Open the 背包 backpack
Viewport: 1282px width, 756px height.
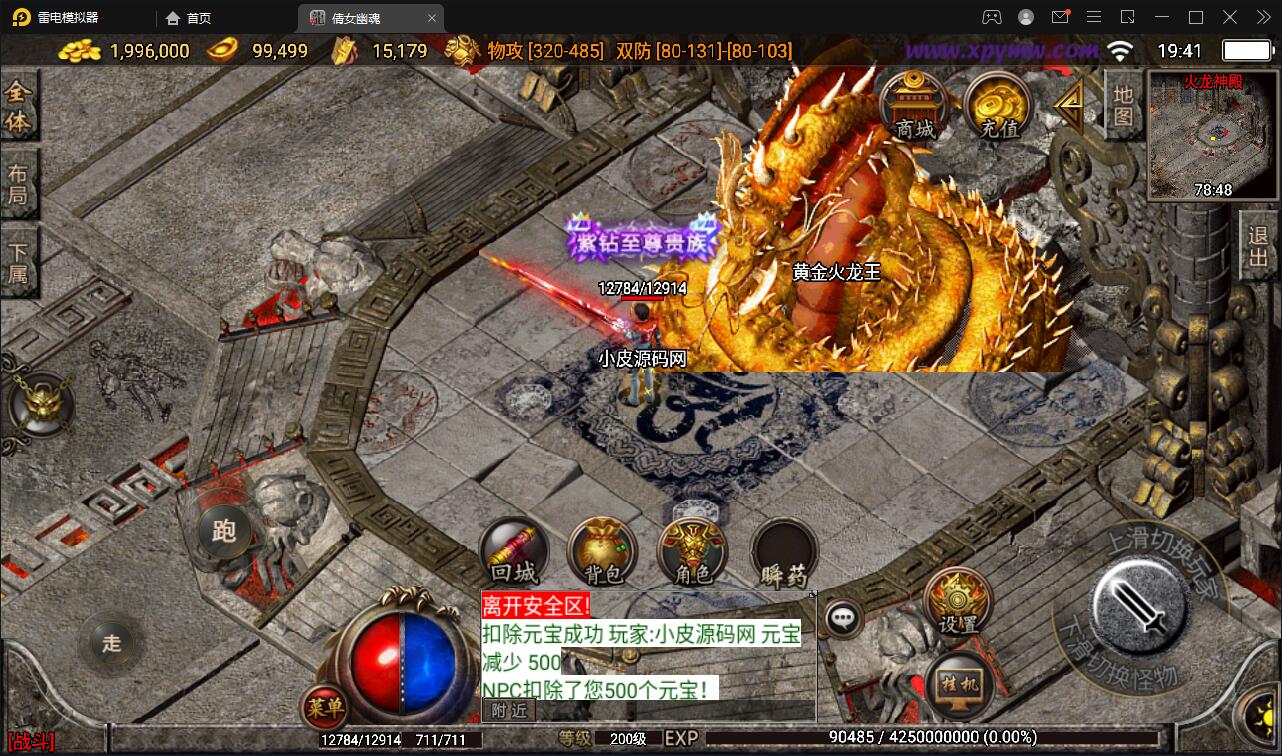pos(602,553)
